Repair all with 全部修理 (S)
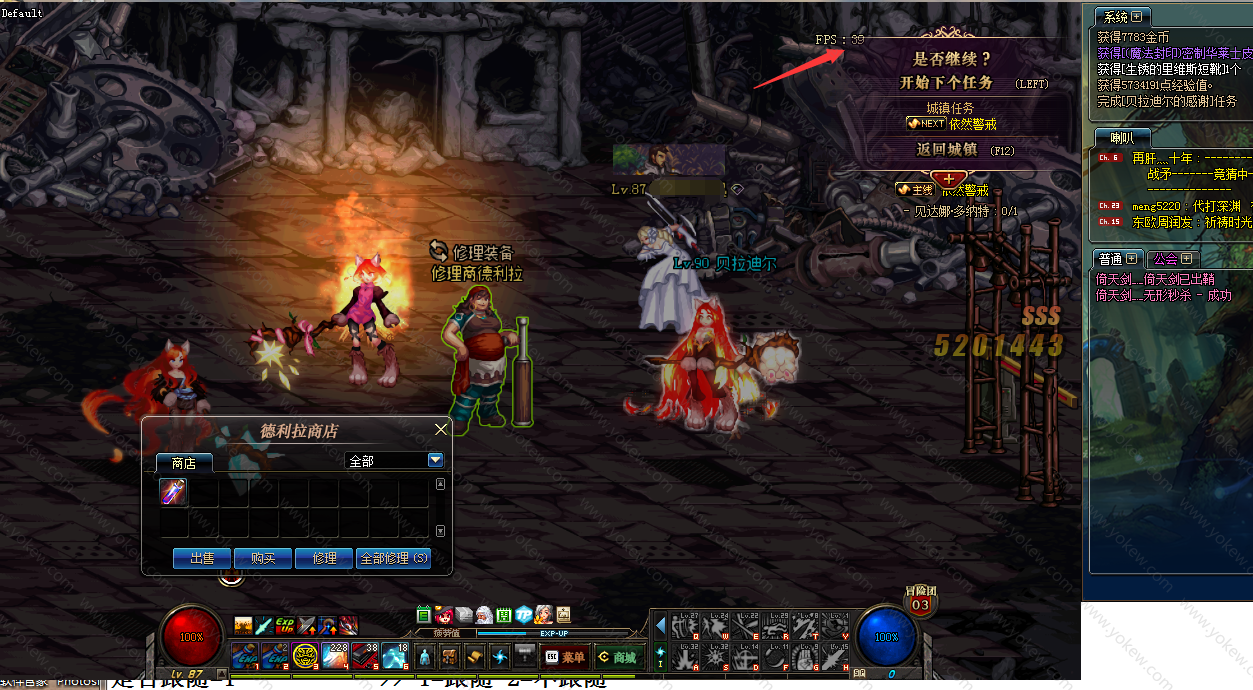Viewport: 1253px width, 690px height. click(x=394, y=558)
